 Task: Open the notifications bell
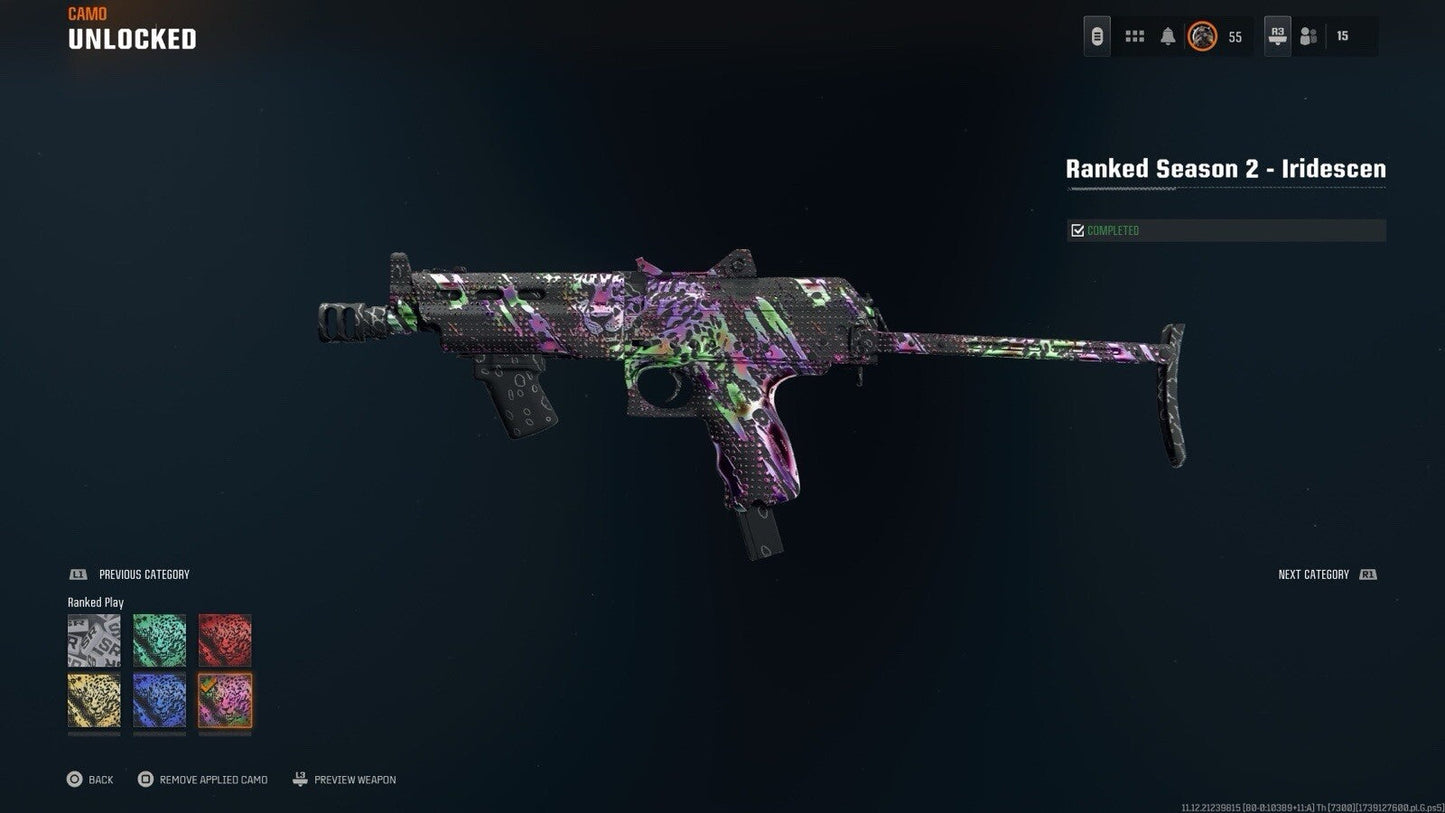click(1167, 35)
